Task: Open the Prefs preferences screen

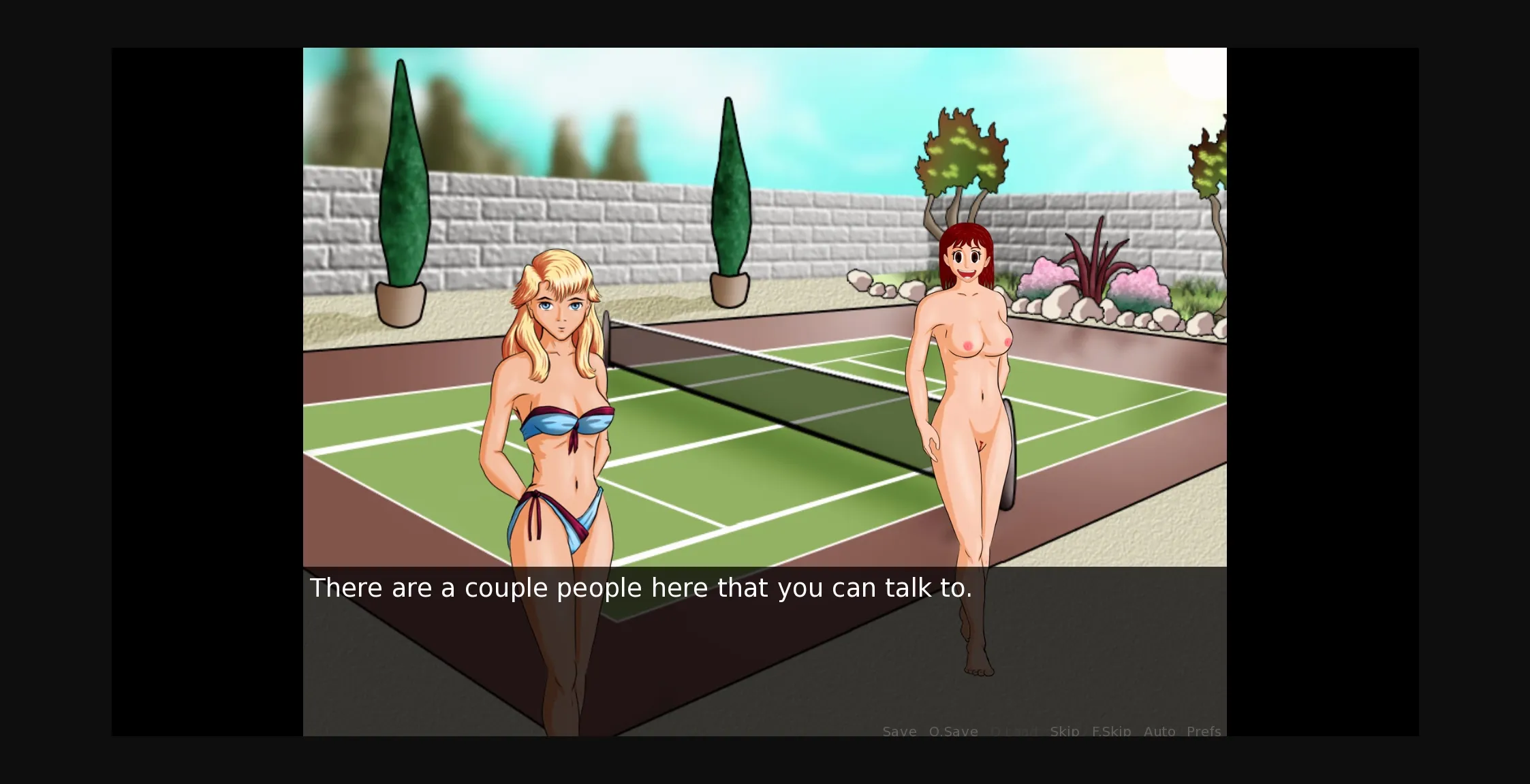Action: pos(1203,731)
